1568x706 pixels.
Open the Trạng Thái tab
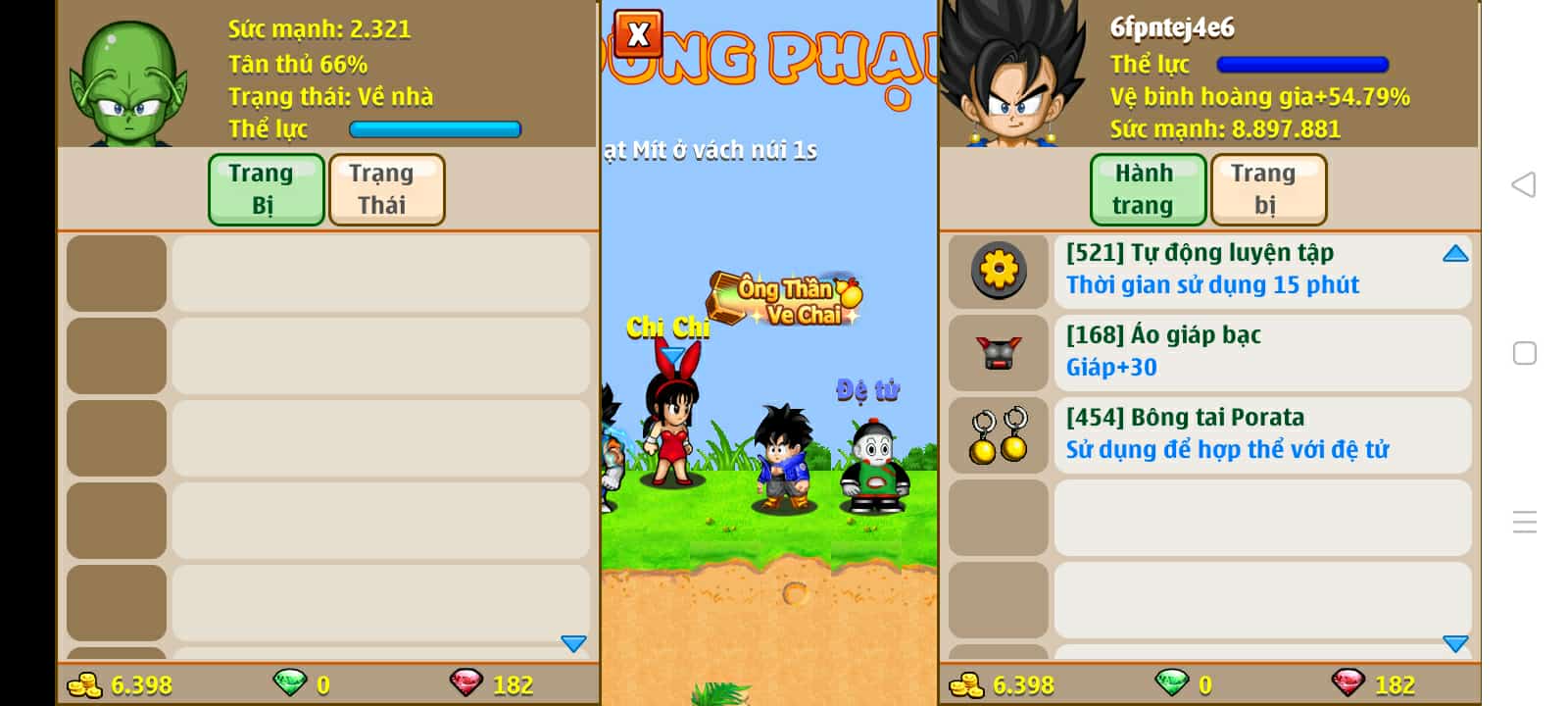(x=386, y=189)
